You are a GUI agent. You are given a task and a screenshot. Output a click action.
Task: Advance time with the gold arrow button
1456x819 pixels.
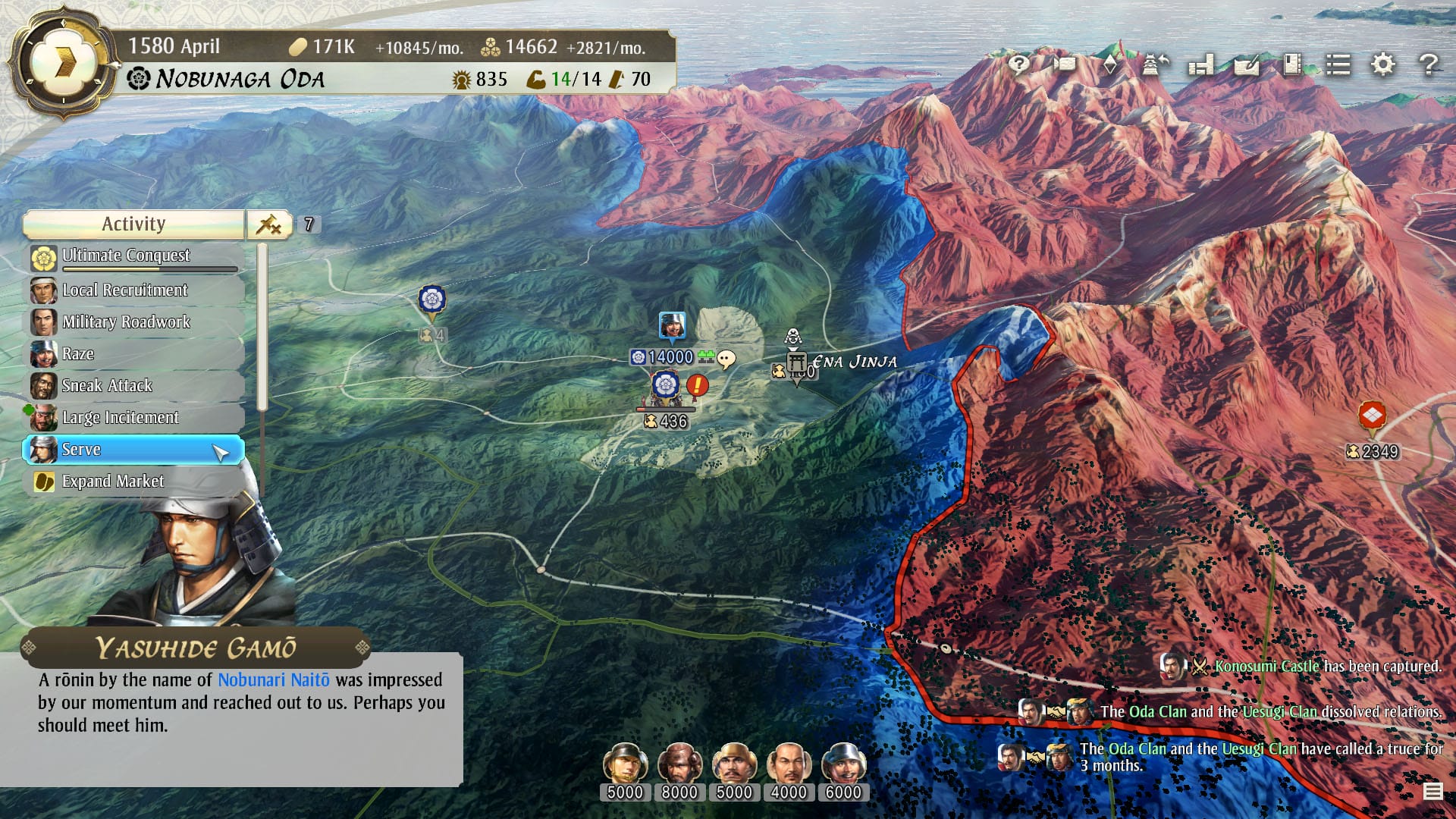click(x=64, y=63)
